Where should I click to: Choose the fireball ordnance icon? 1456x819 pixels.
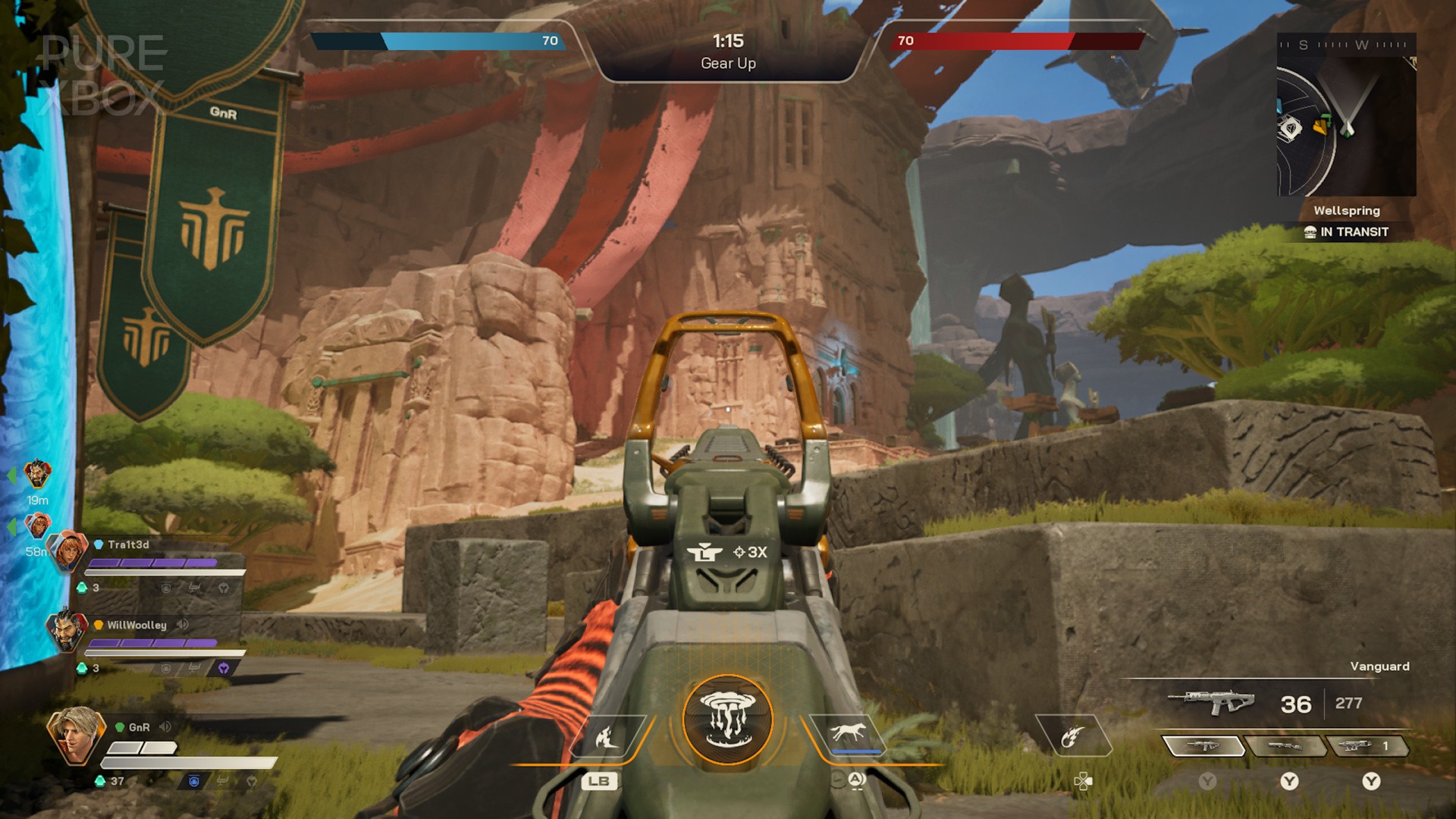pyautogui.click(x=1072, y=736)
